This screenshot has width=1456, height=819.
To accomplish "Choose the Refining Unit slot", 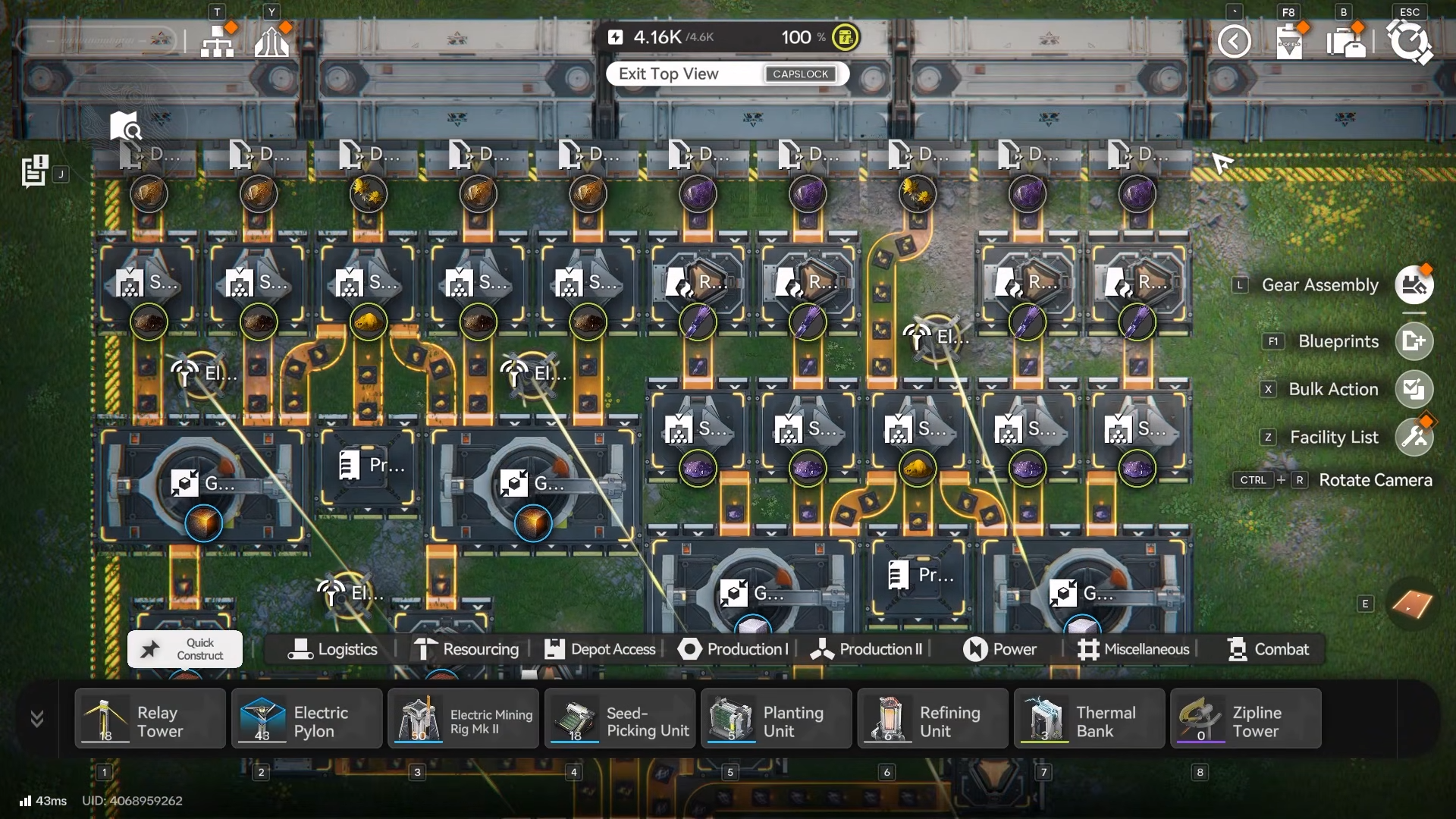I will (933, 719).
